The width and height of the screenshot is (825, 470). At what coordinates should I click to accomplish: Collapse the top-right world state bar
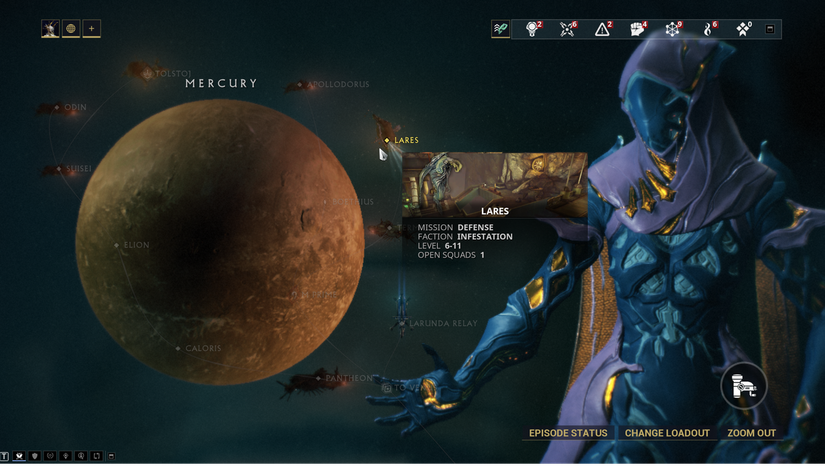769,29
